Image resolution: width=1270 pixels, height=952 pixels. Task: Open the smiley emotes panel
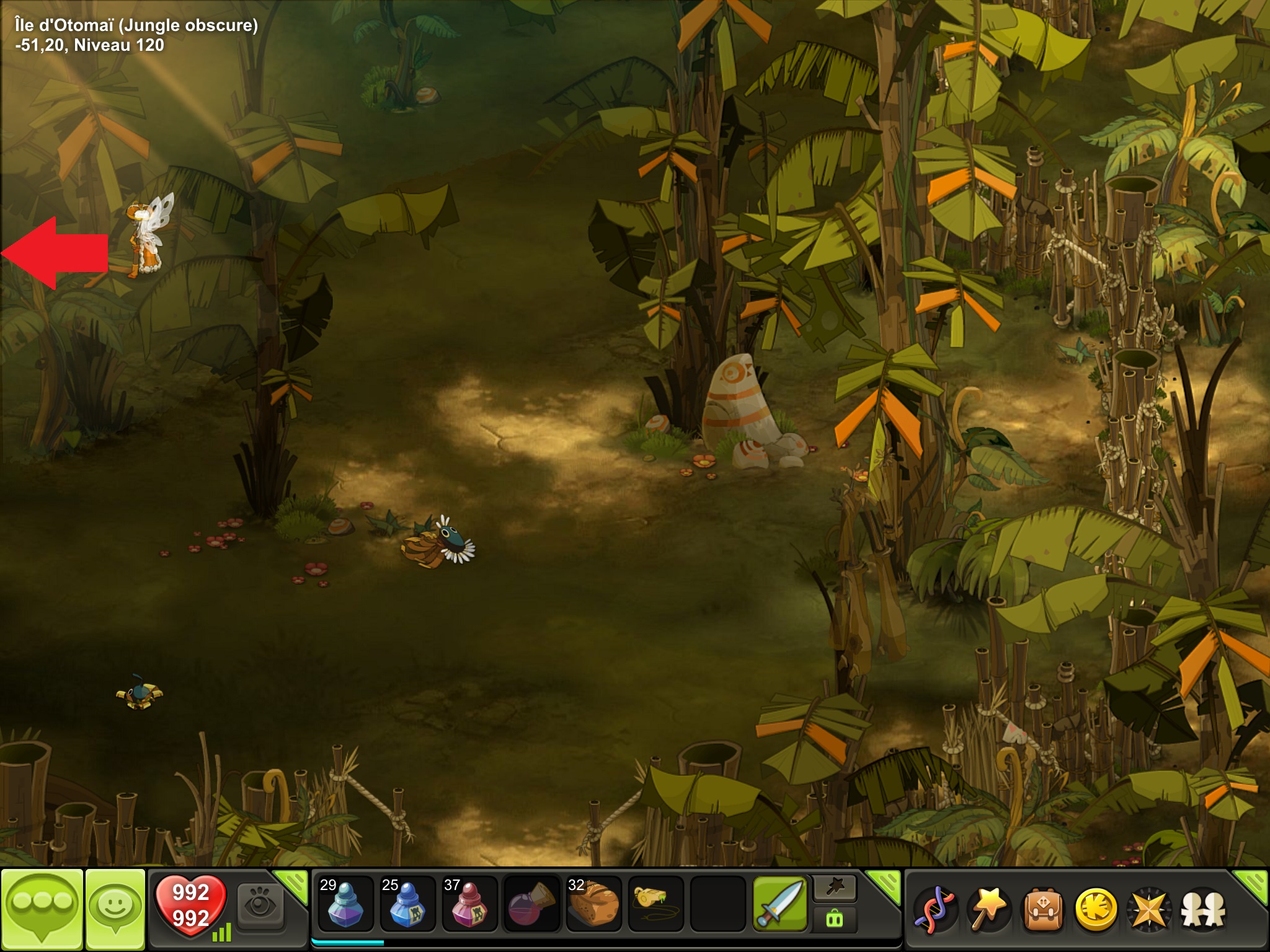tap(115, 907)
